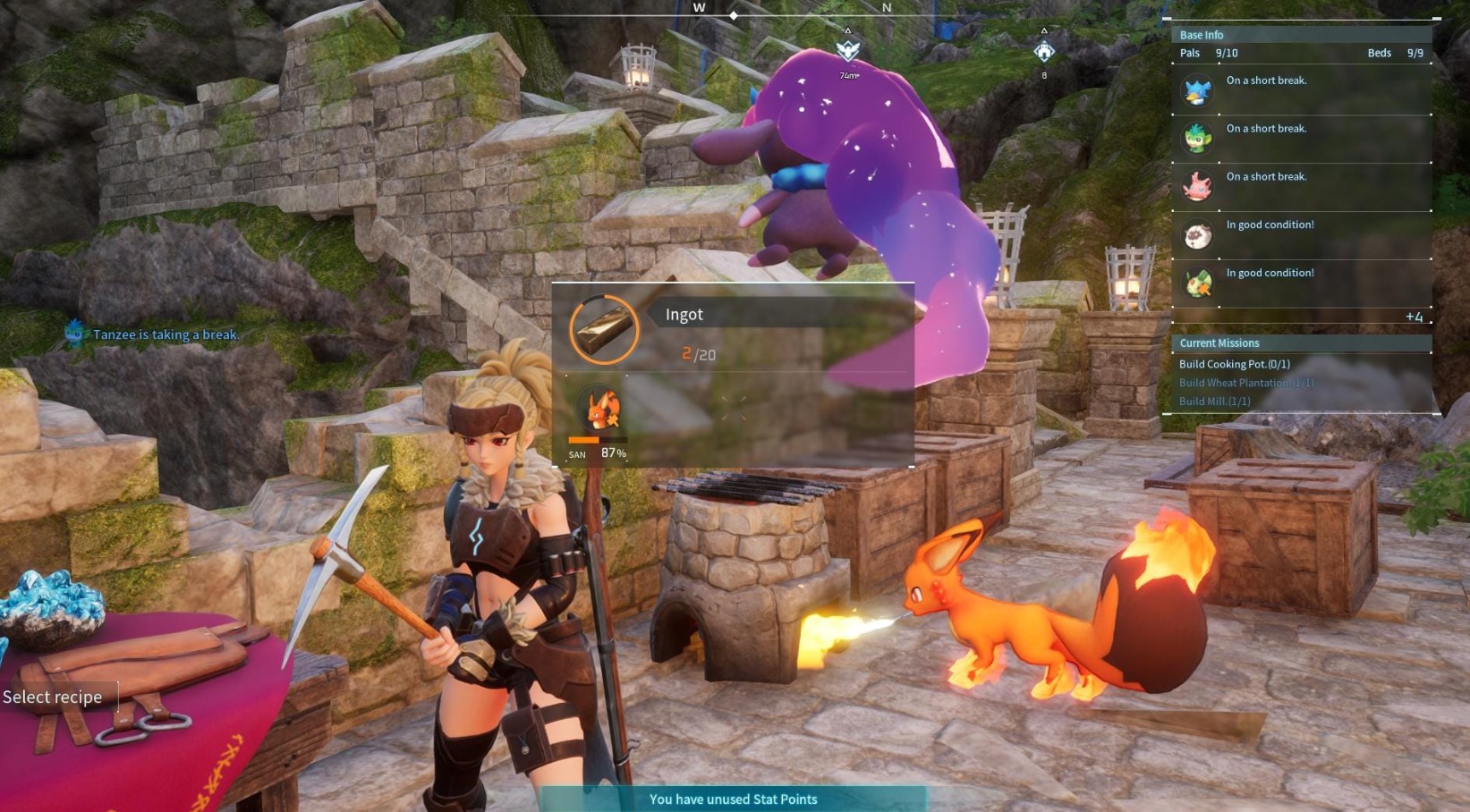1470x812 pixels.
Task: Click the winged crest compass marker
Action: pos(847,50)
